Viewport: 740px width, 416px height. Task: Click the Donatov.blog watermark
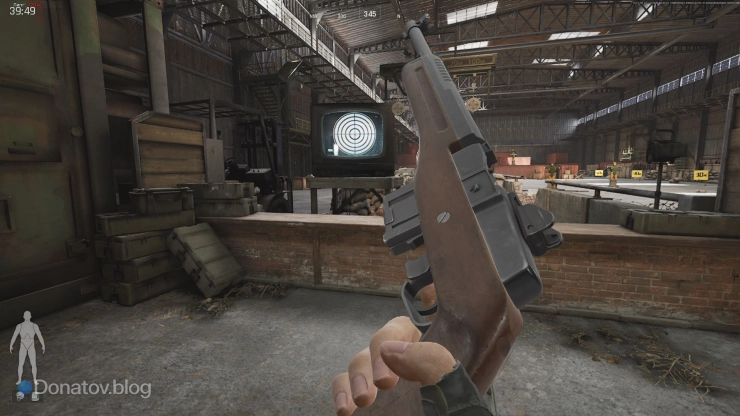[x=91, y=388]
